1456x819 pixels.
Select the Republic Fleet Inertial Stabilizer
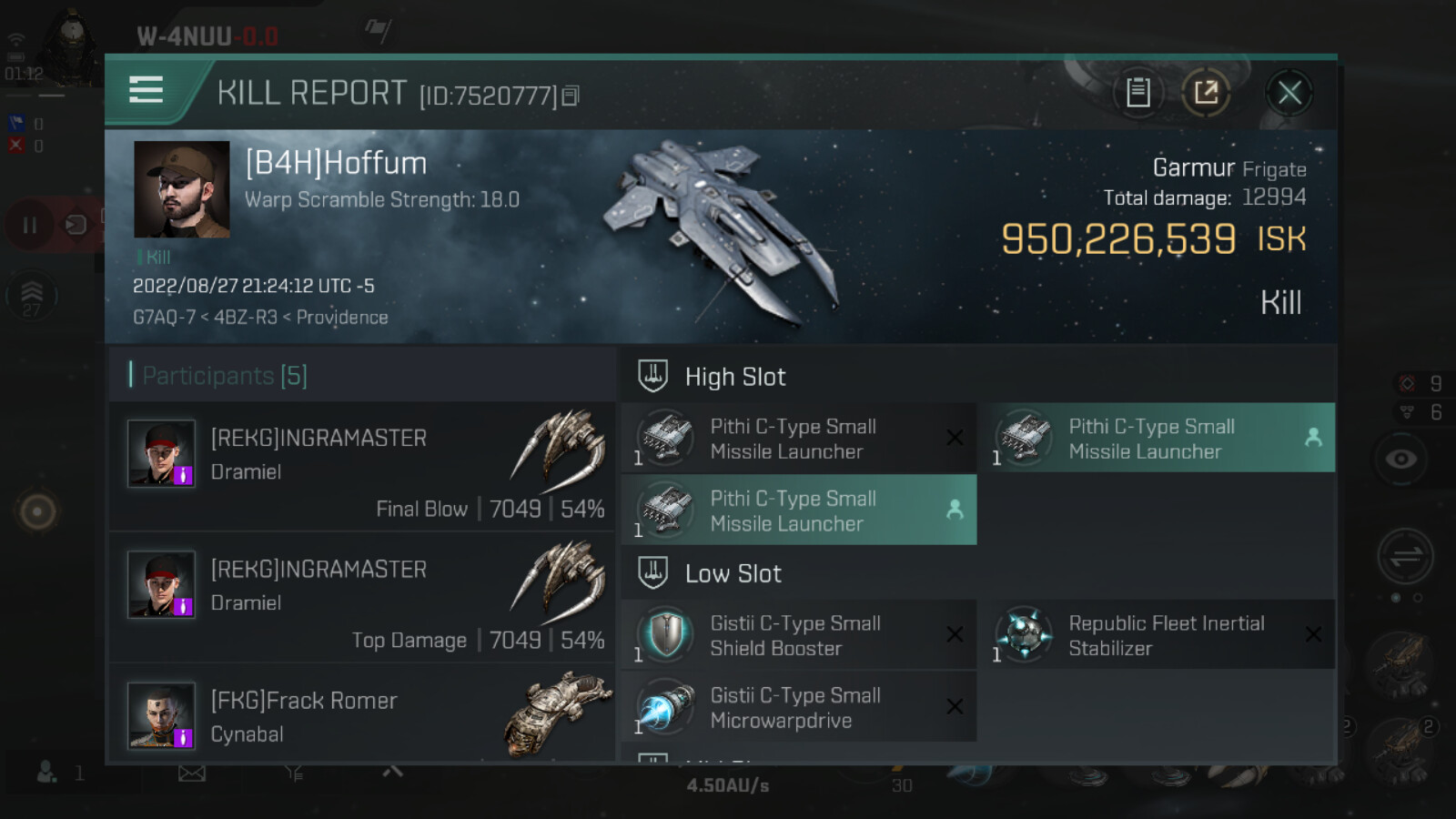(1156, 635)
